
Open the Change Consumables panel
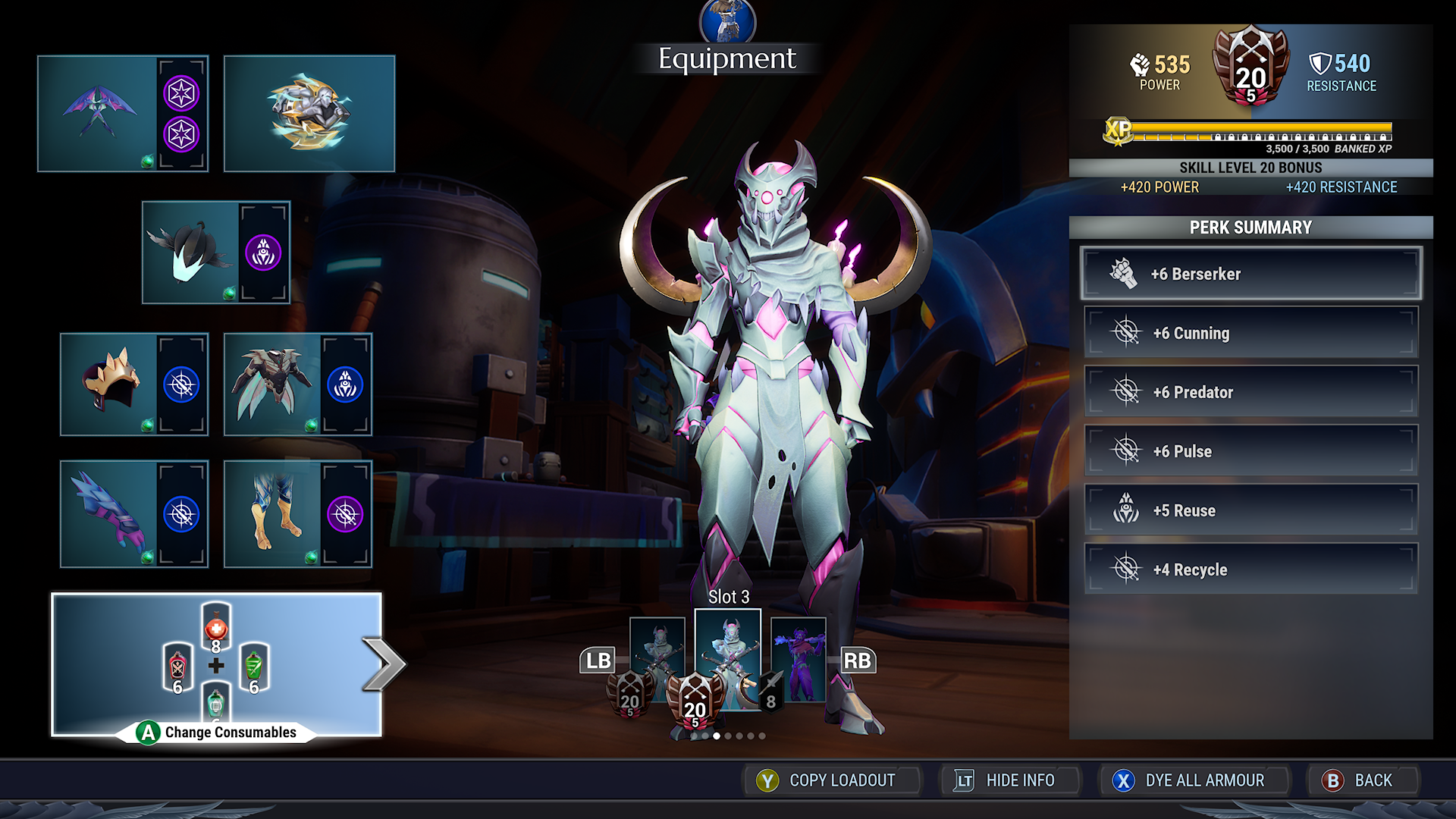[216, 665]
